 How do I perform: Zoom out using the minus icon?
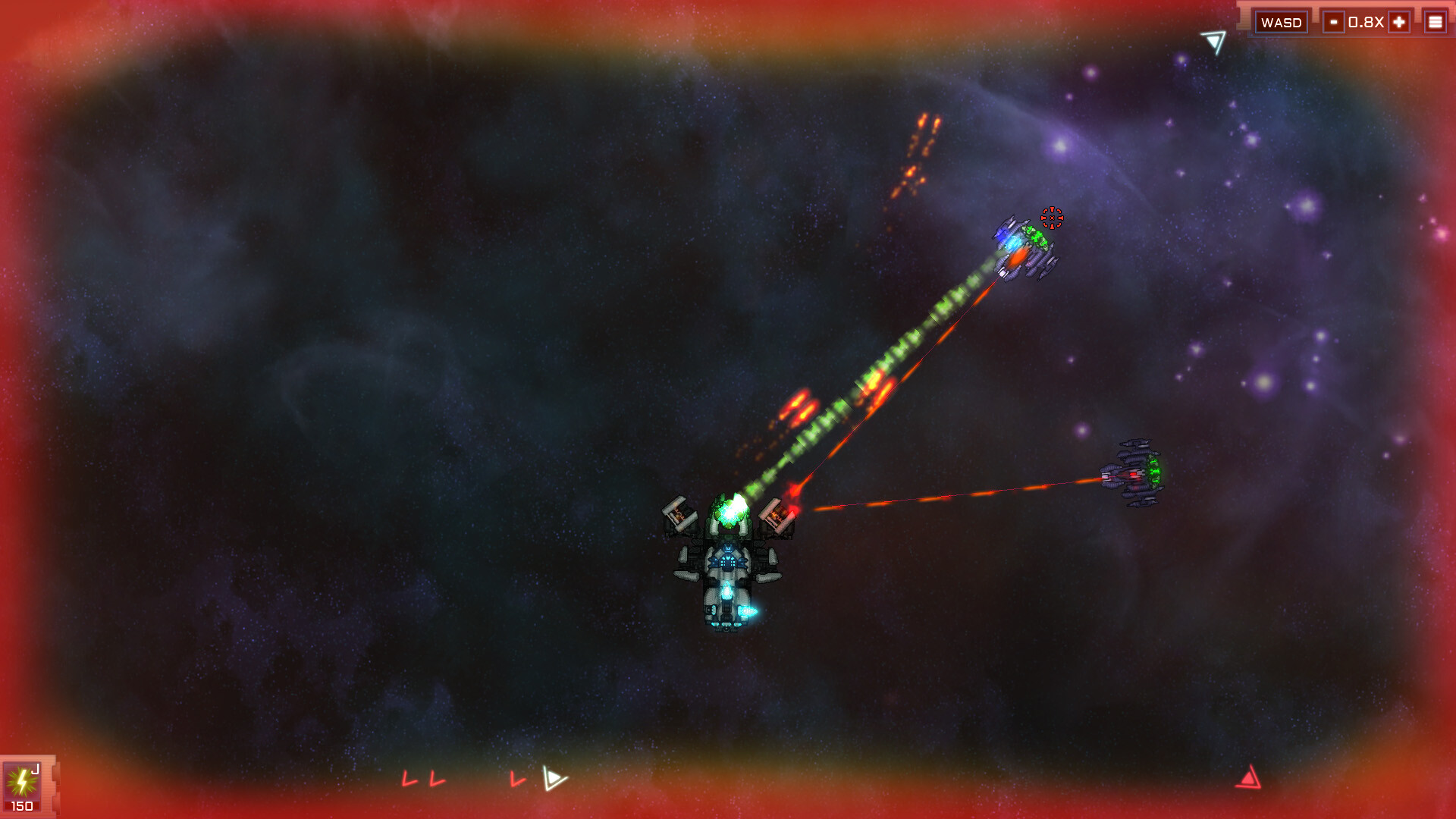[1335, 21]
